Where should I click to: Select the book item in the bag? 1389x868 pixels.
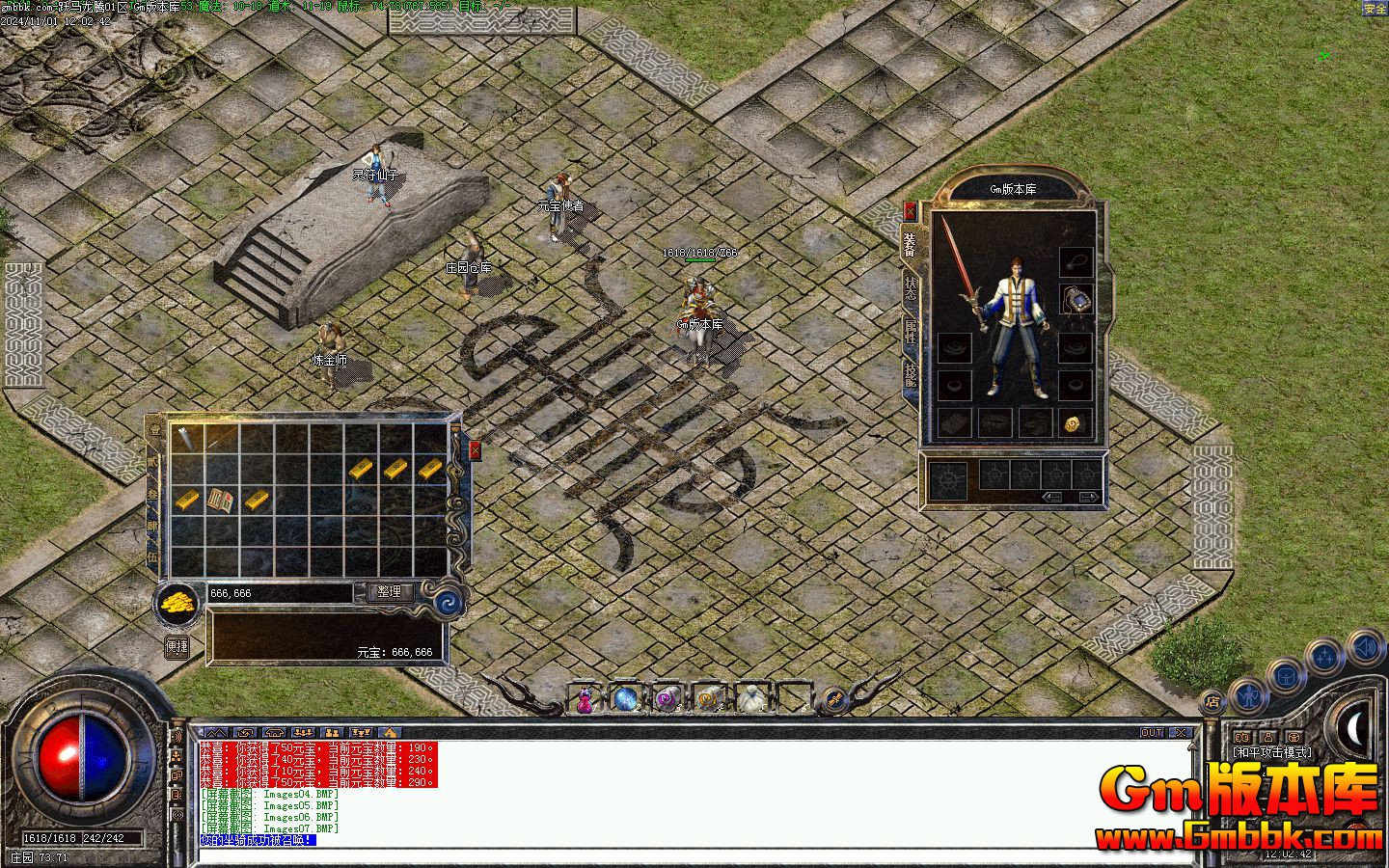[x=221, y=501]
